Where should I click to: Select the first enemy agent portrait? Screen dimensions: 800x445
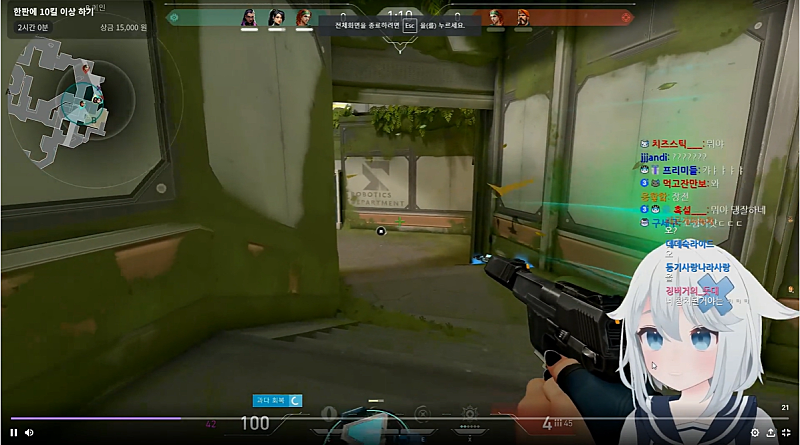[x=496, y=17]
